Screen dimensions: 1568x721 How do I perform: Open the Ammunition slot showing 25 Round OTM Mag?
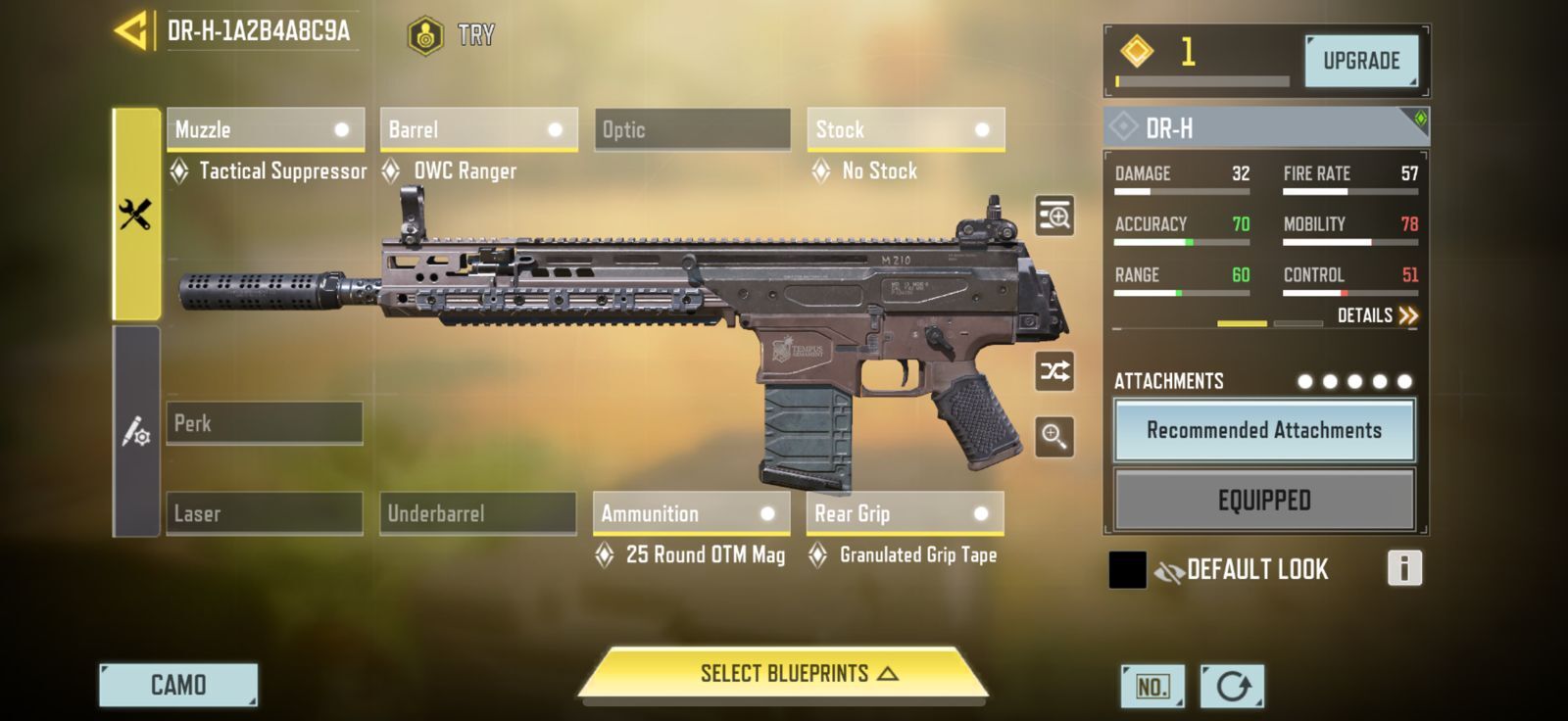point(691,513)
